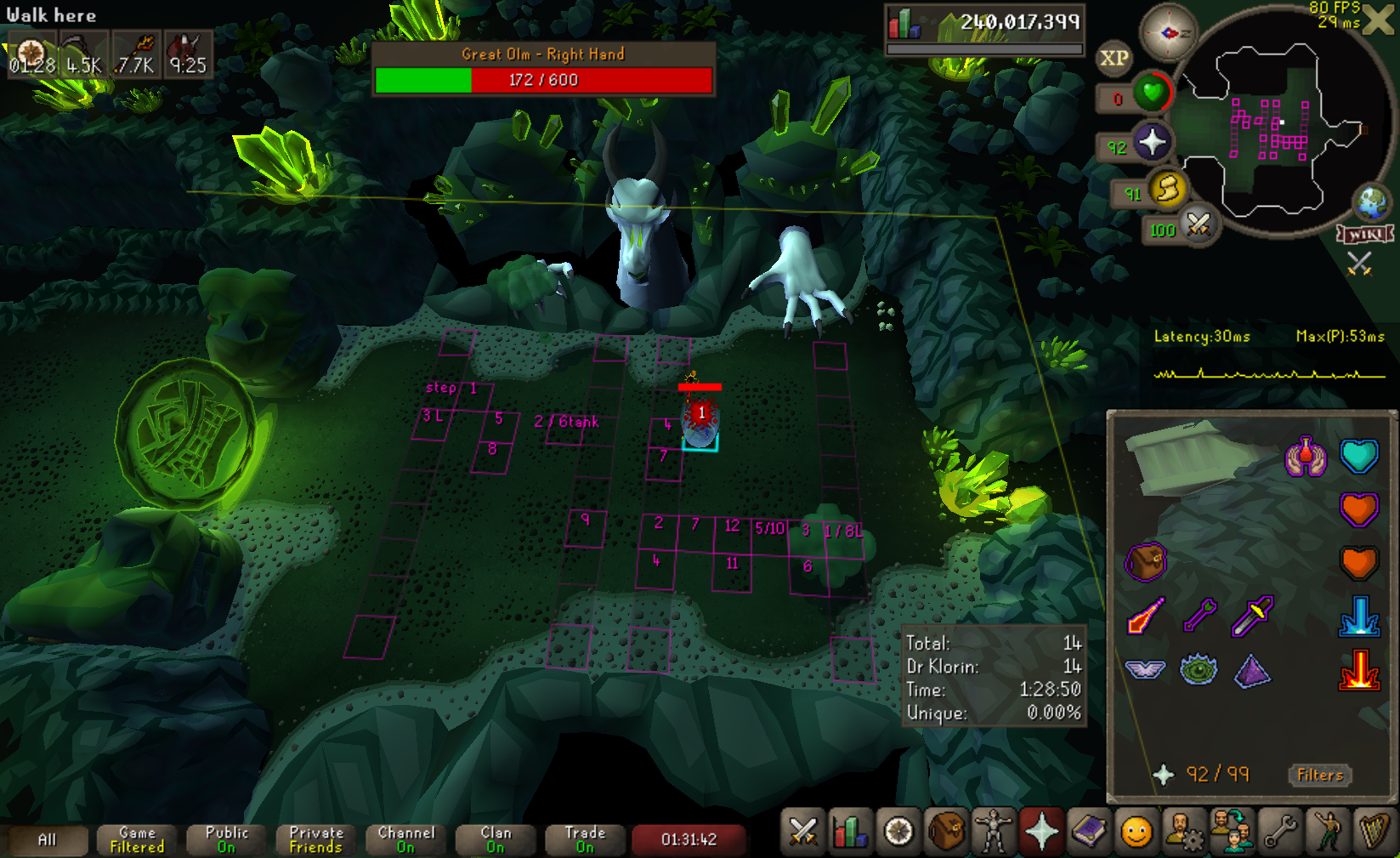The image size is (1400, 858).
Task: Toggle the XP drops orb
Action: point(1114,58)
